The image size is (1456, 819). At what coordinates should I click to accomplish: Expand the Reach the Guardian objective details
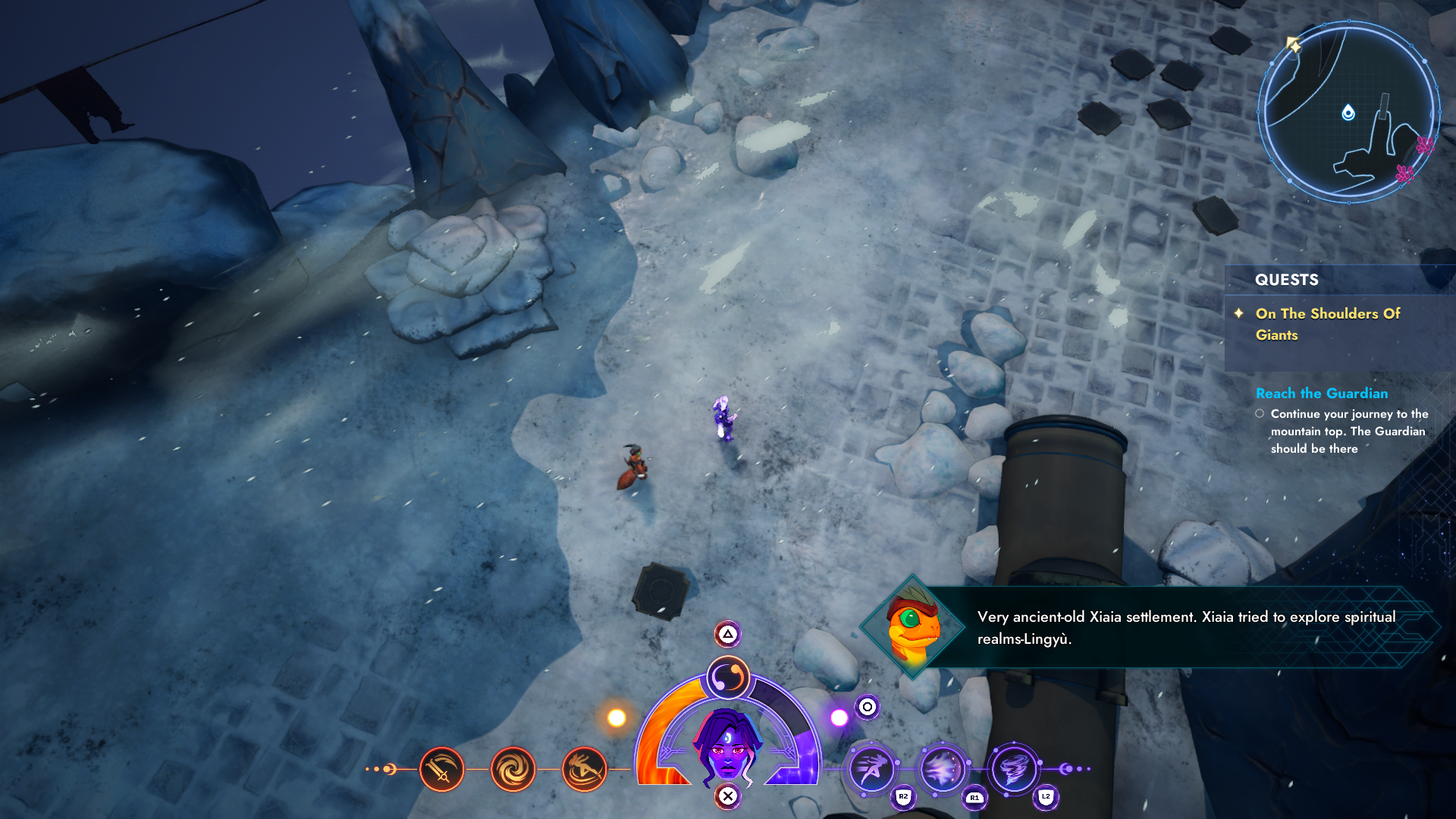tap(1321, 394)
